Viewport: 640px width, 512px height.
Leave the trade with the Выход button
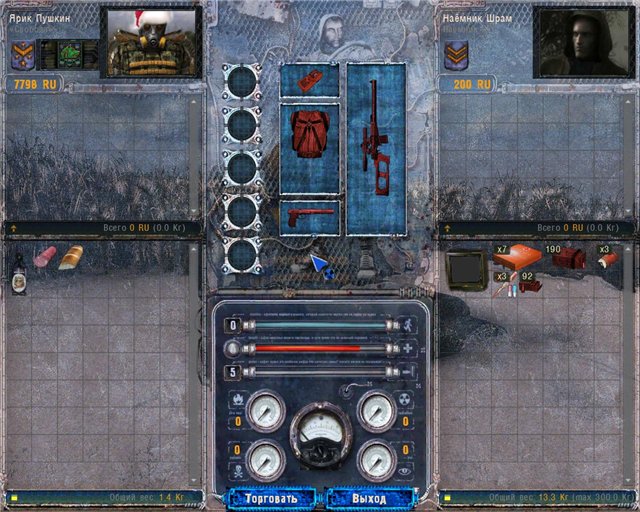[369, 497]
